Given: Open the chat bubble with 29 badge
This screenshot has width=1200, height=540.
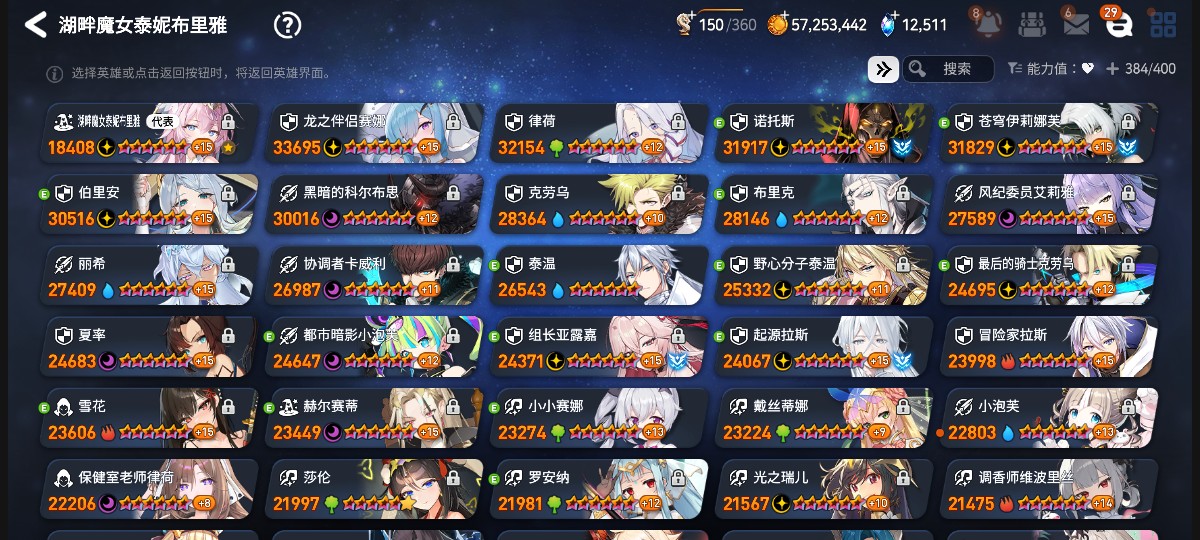Looking at the screenshot, I should (1119, 24).
